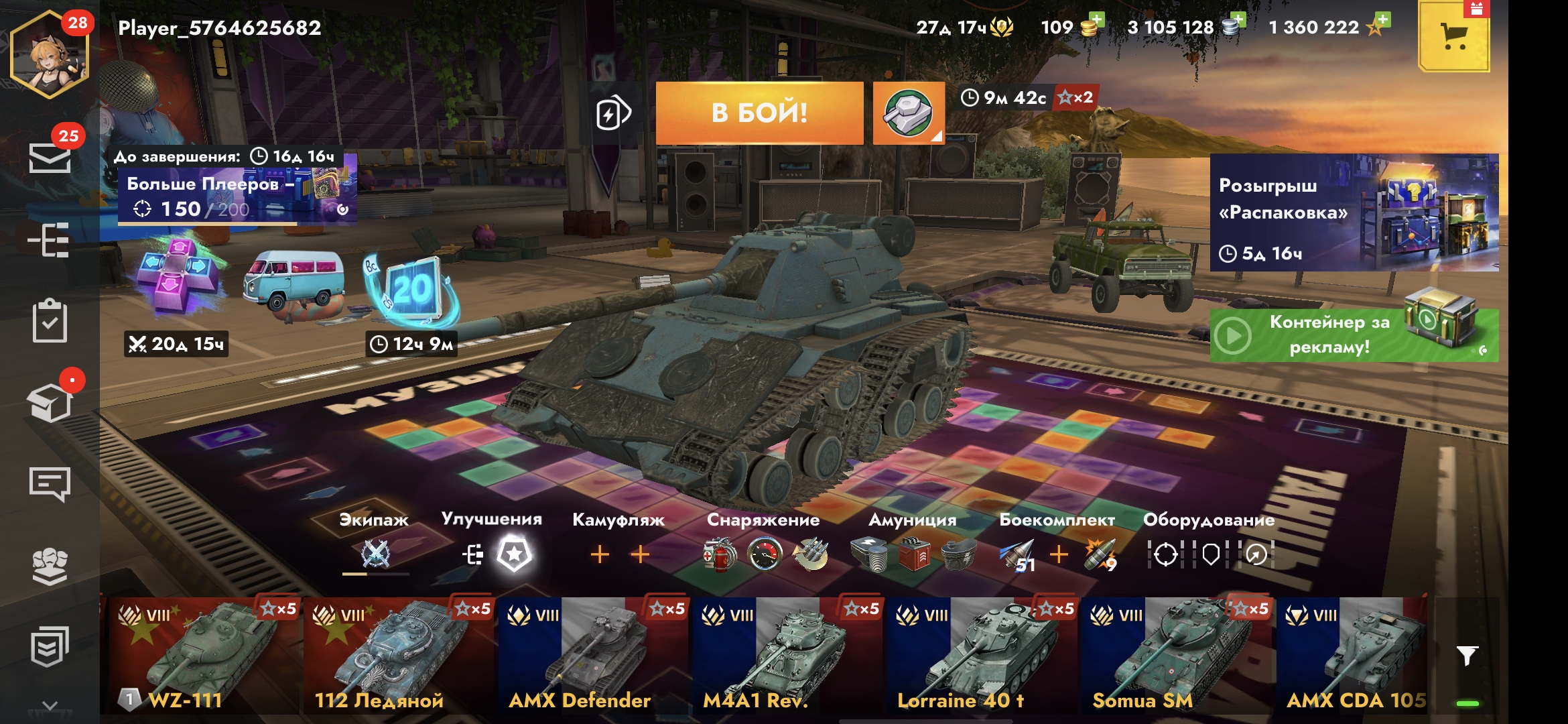Select the WZ-111 tank
The width and height of the screenshot is (1568, 724).
[201, 654]
